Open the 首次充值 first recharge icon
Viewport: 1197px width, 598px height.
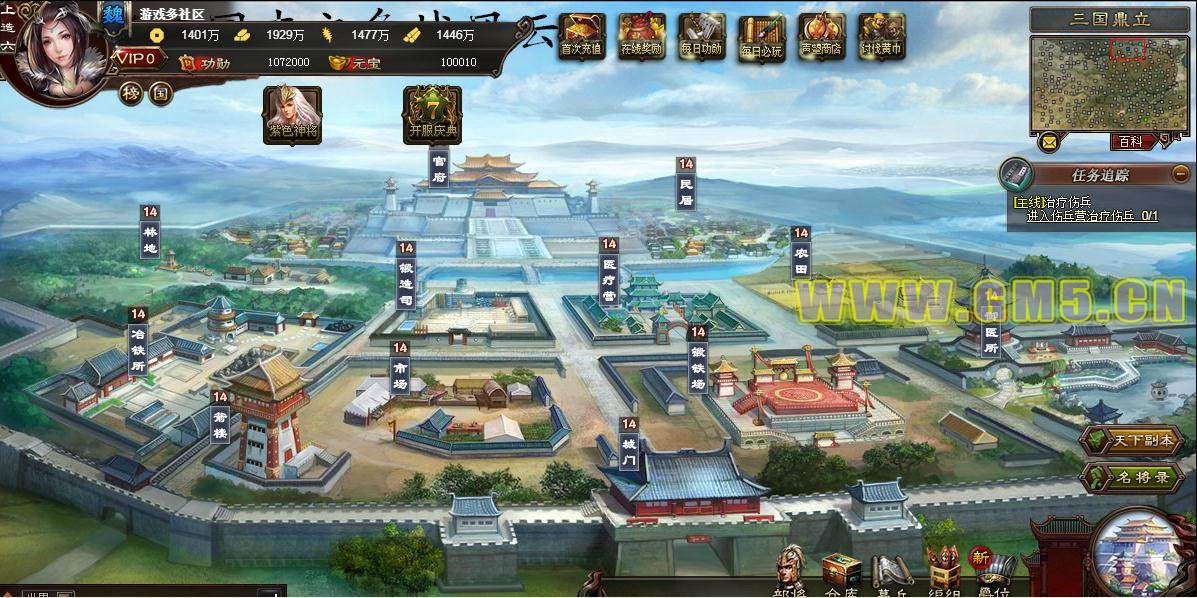[x=581, y=35]
